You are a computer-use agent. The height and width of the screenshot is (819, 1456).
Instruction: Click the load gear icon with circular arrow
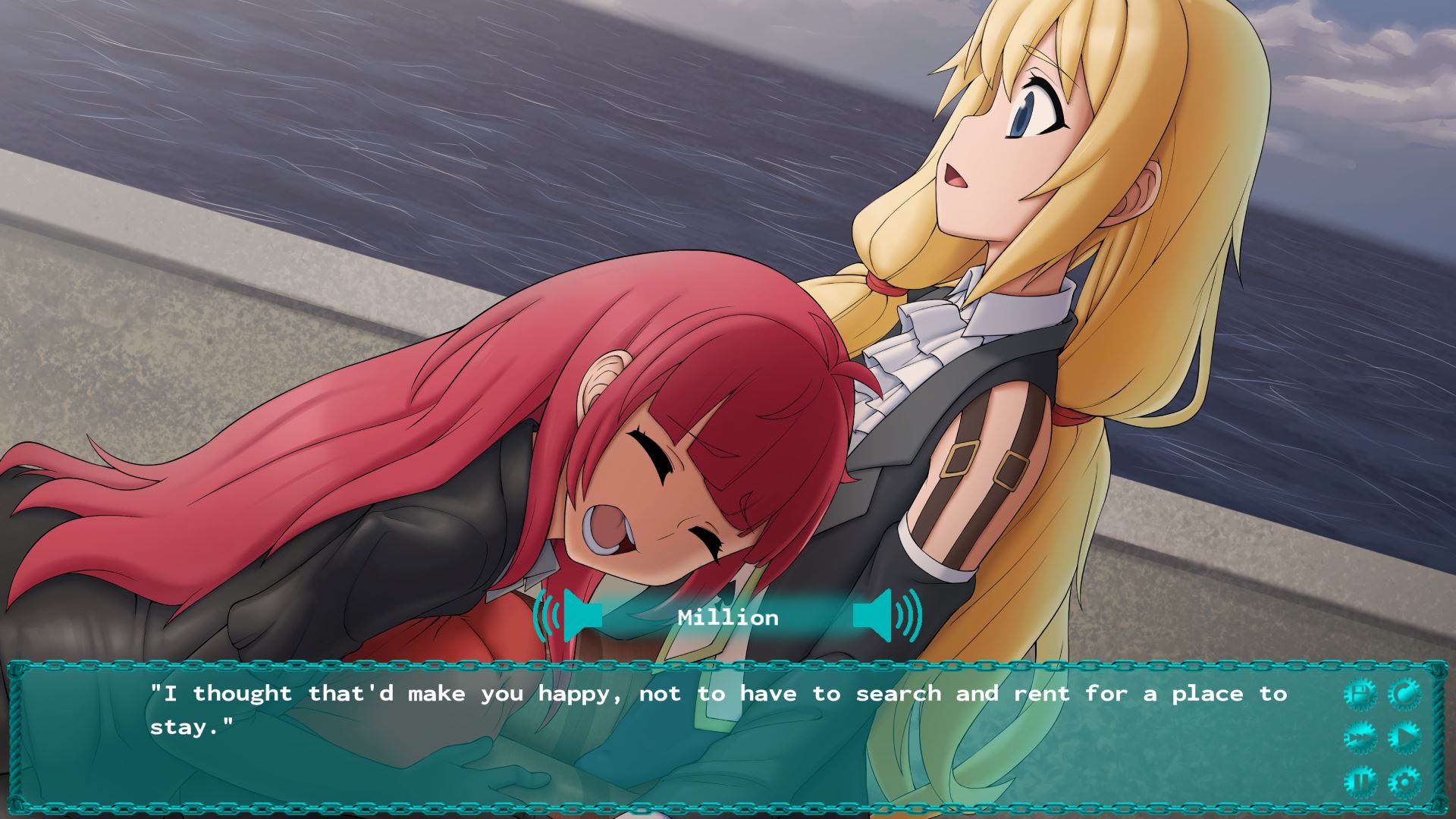1404,694
